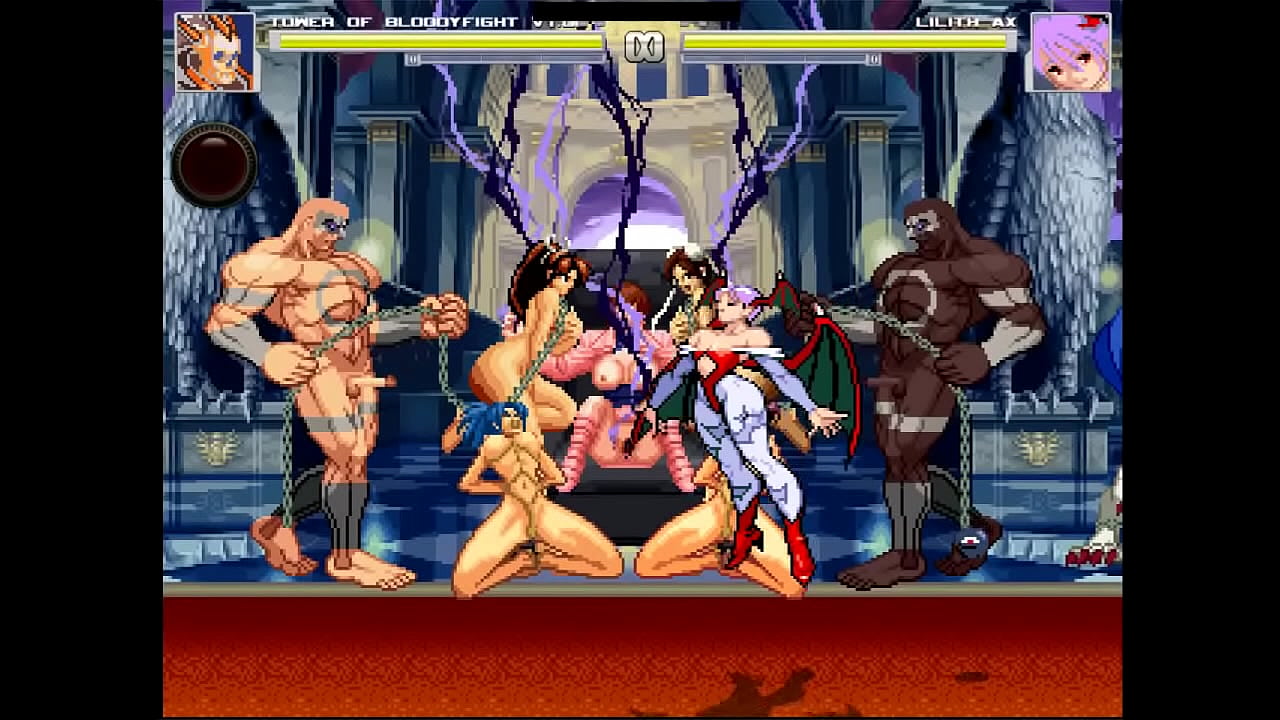Toggle the pause symbol in center HUD
This screenshot has width=1280, height=720.
pos(646,44)
